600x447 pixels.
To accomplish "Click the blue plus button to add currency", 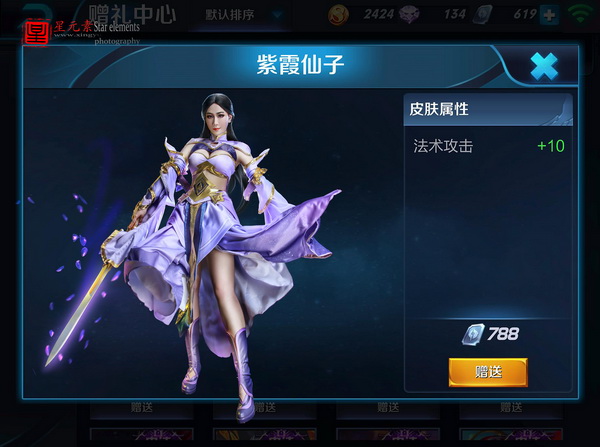I will 549,15.
